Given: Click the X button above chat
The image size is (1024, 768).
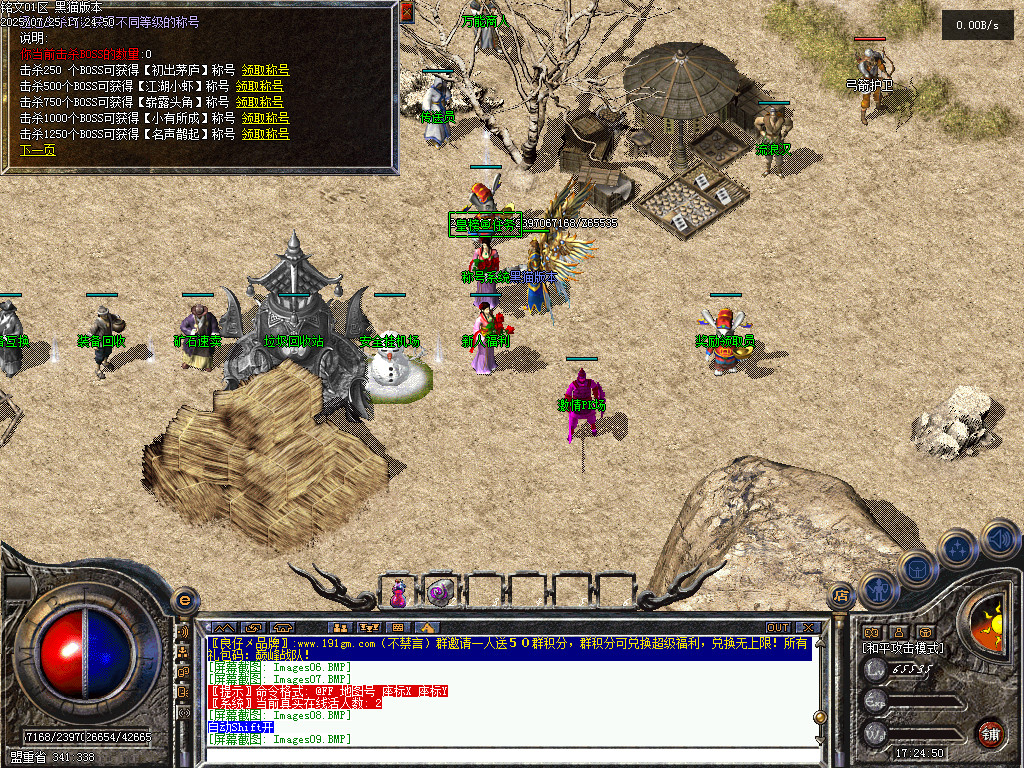Looking at the screenshot, I should [x=807, y=628].
